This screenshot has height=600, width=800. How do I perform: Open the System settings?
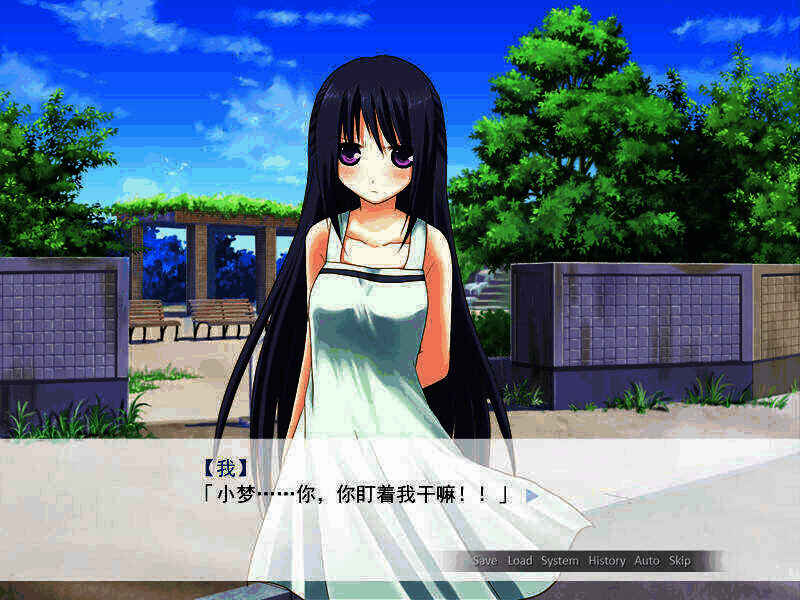pos(560,561)
